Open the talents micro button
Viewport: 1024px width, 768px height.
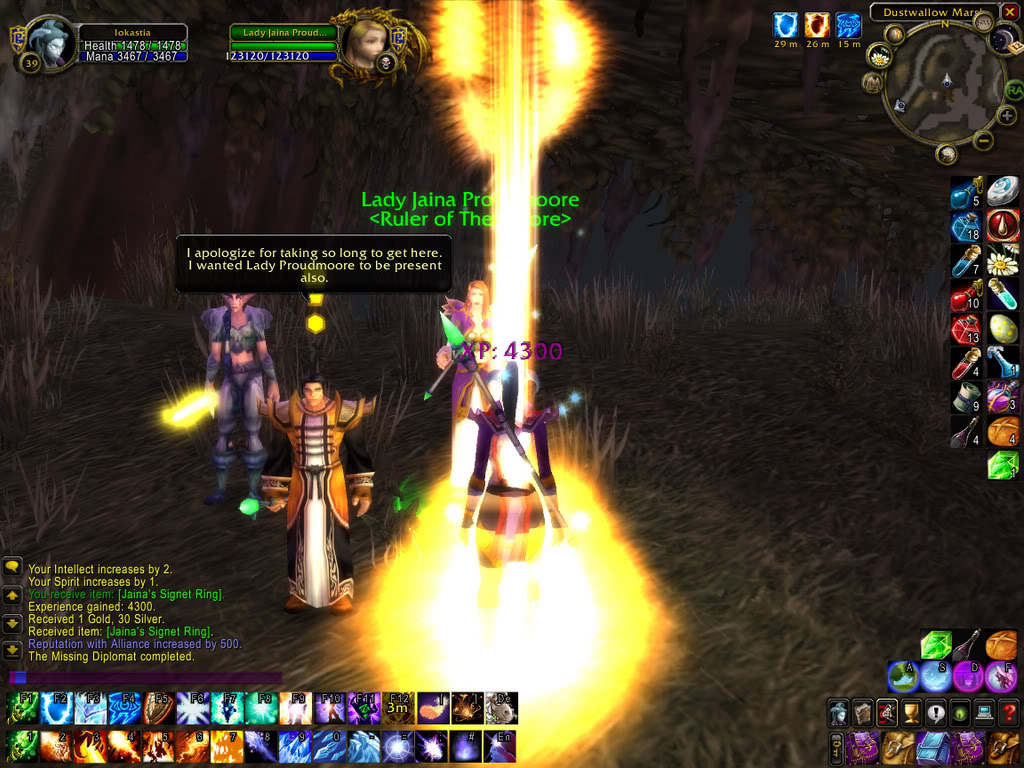886,712
